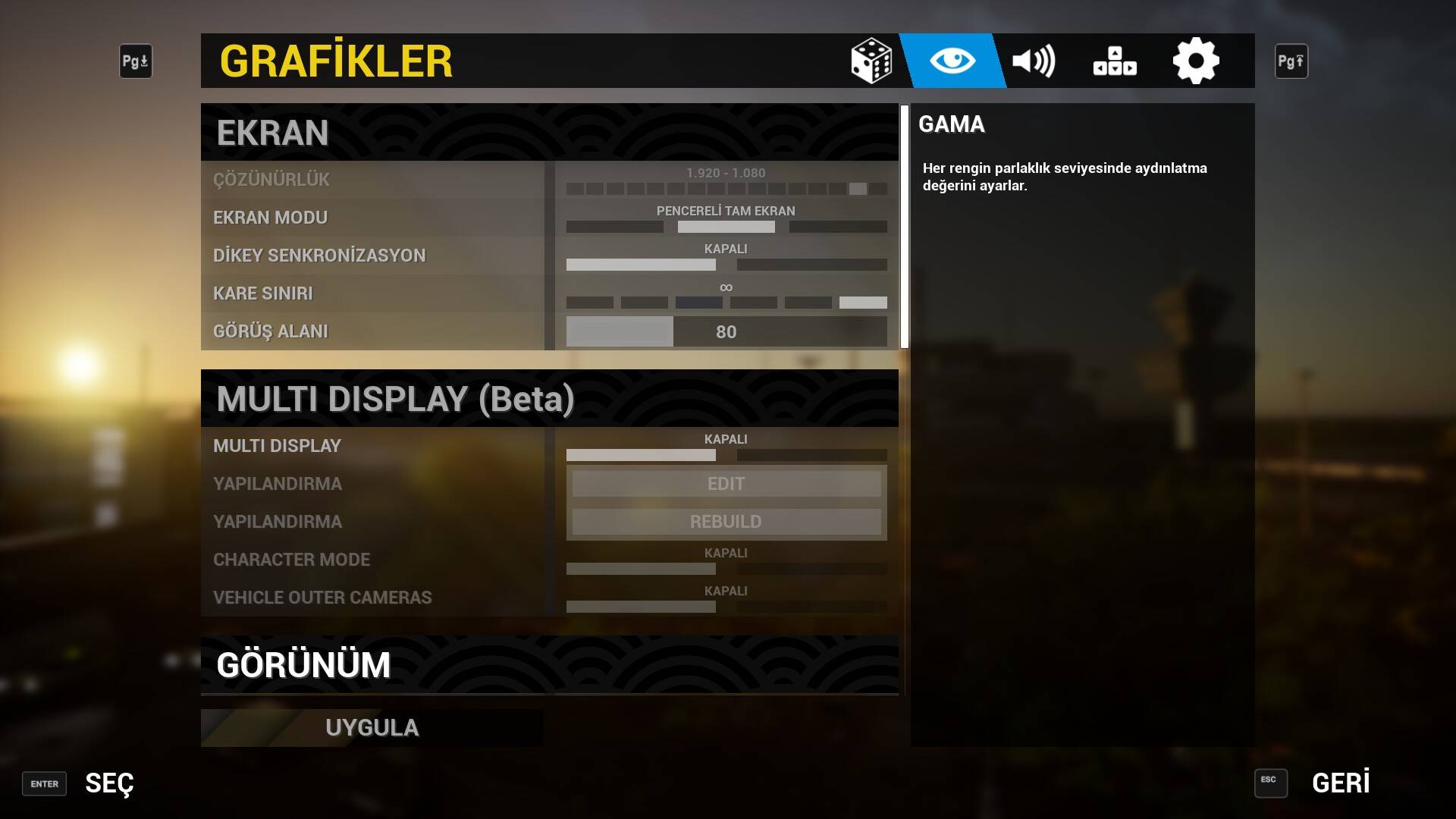Enable the MULTI DISPLAY toggle

coord(811,455)
